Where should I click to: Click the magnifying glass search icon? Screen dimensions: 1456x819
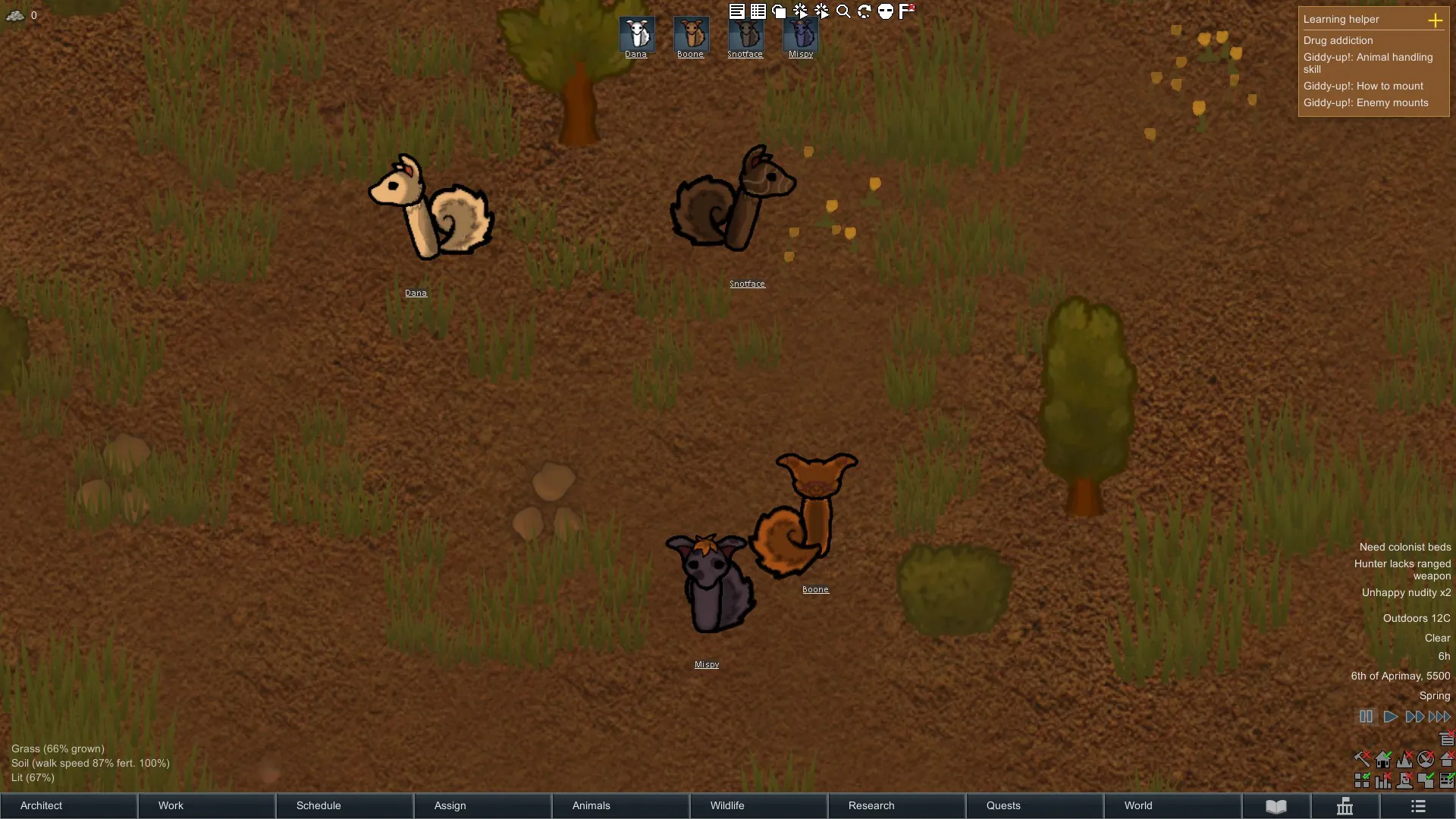[x=843, y=11]
